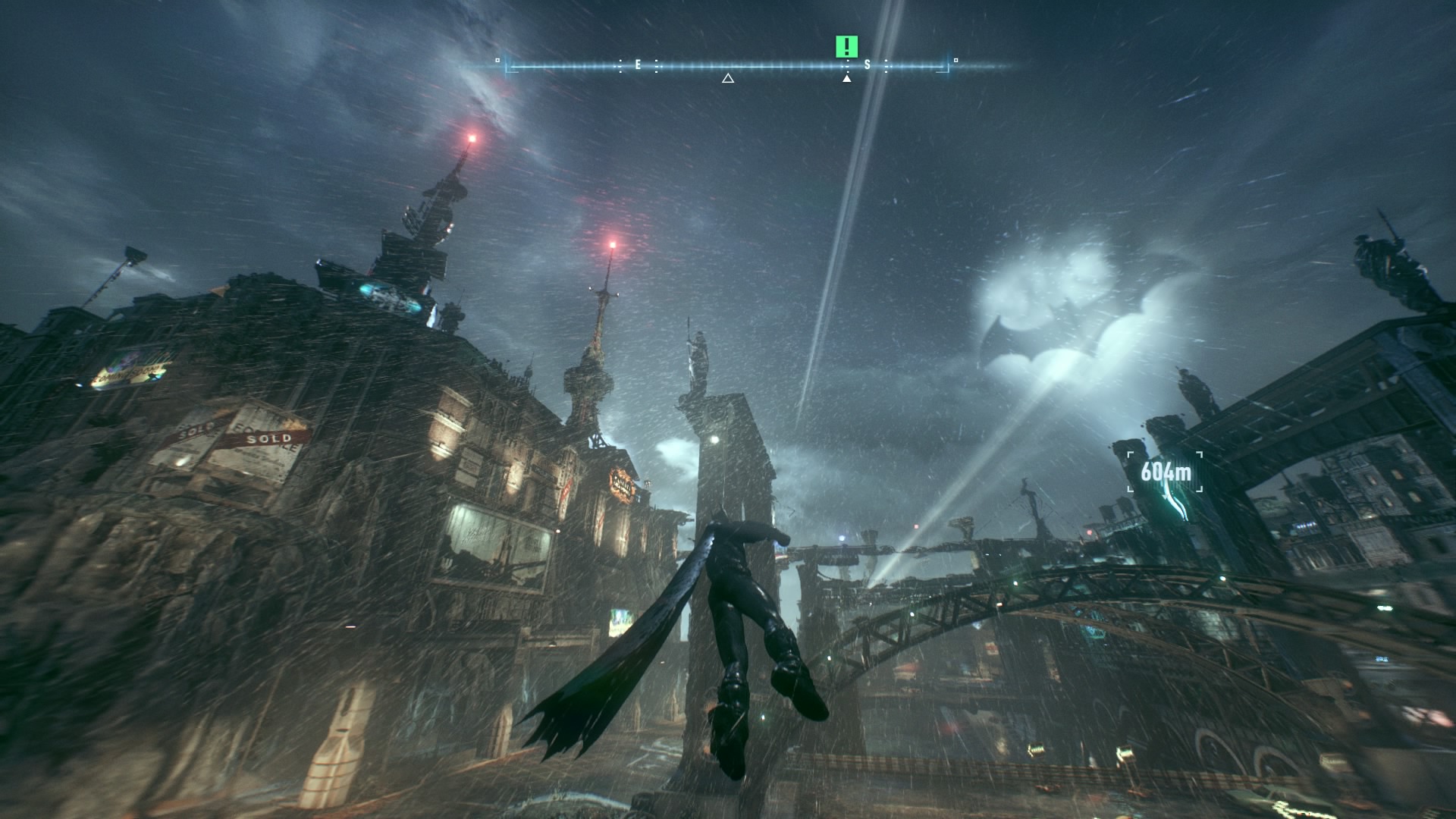This screenshot has height=819, width=1456.
Task: Click the hollow triangle compass waypoint
Action: coord(727,79)
